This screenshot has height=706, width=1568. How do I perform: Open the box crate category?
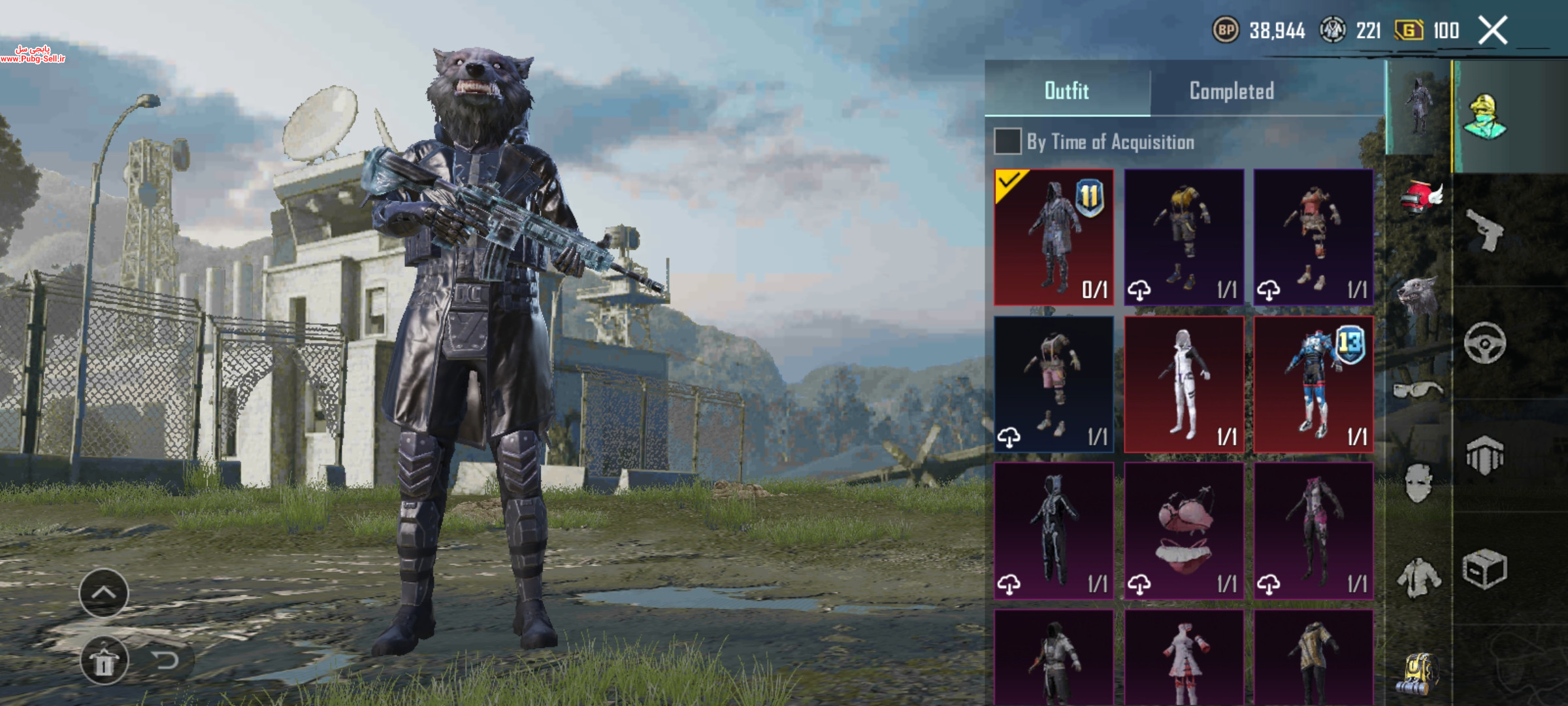click(1484, 569)
